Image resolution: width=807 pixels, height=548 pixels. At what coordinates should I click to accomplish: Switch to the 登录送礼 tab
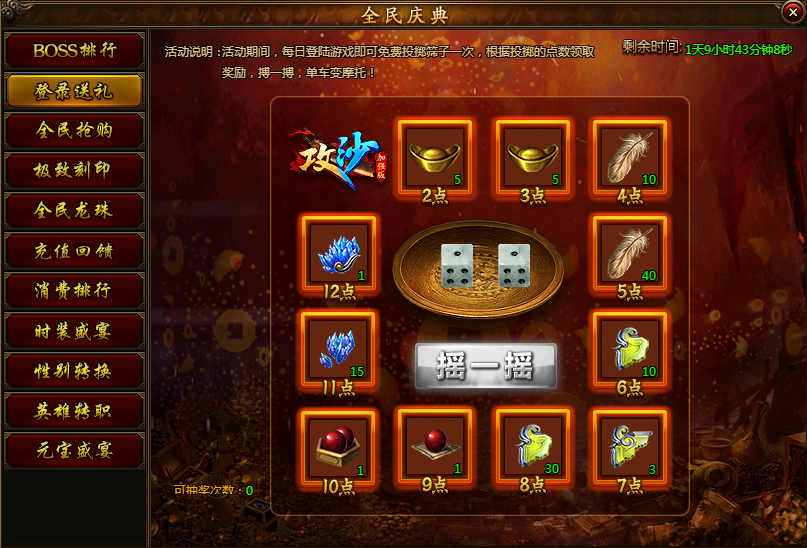coord(74,90)
